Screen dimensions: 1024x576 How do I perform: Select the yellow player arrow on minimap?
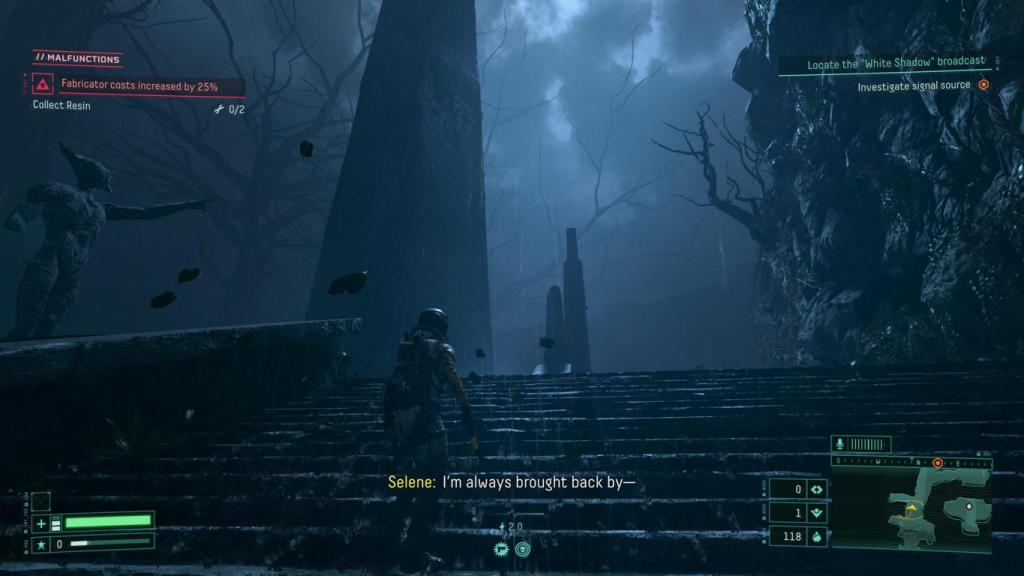tap(912, 509)
